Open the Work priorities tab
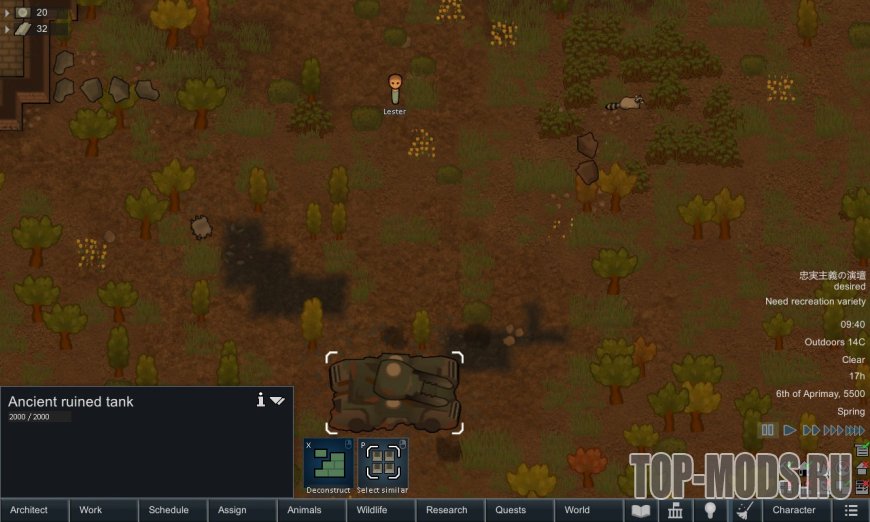 91,510
